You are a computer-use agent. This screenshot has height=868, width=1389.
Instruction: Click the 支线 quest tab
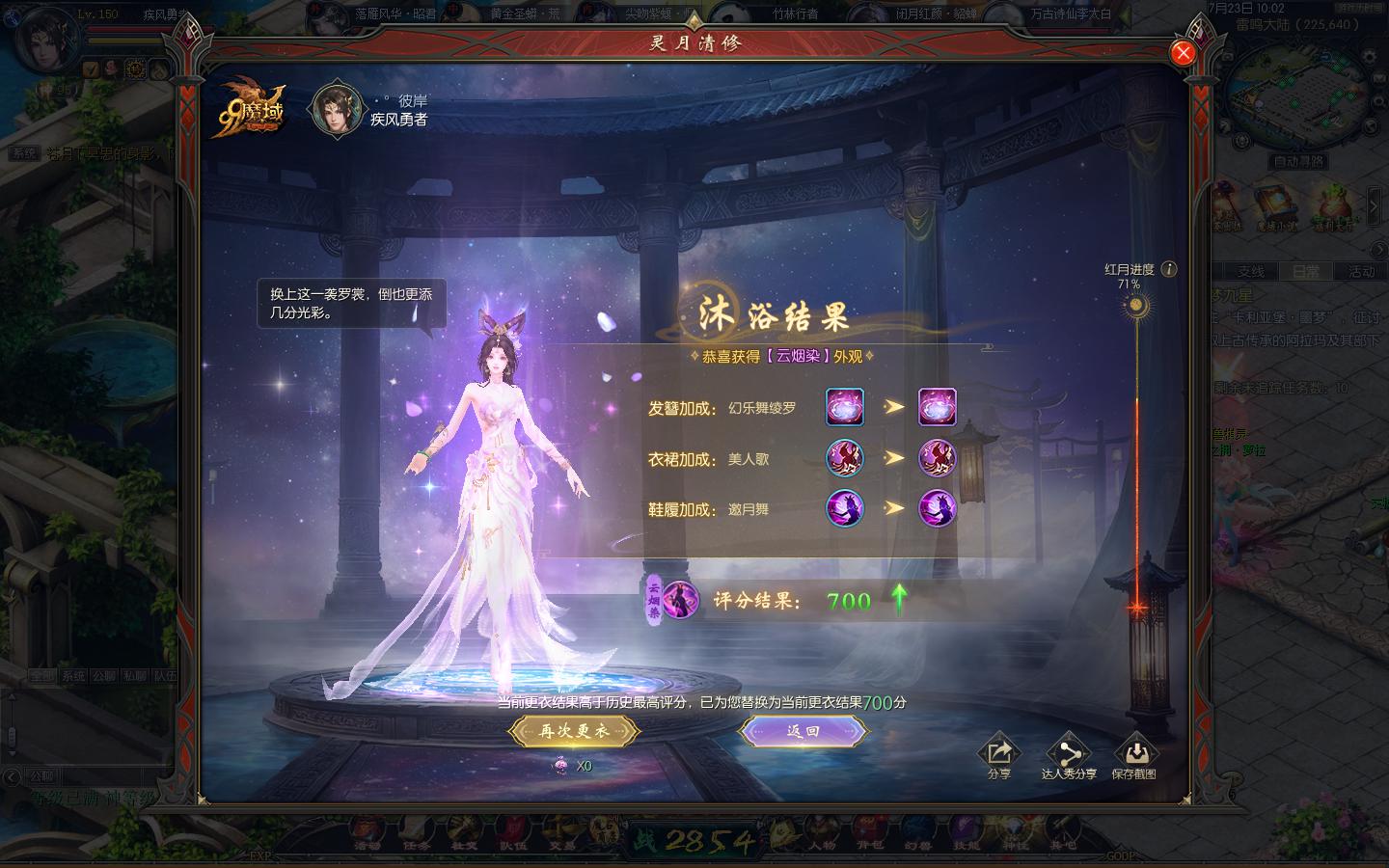pyautogui.click(x=1250, y=272)
